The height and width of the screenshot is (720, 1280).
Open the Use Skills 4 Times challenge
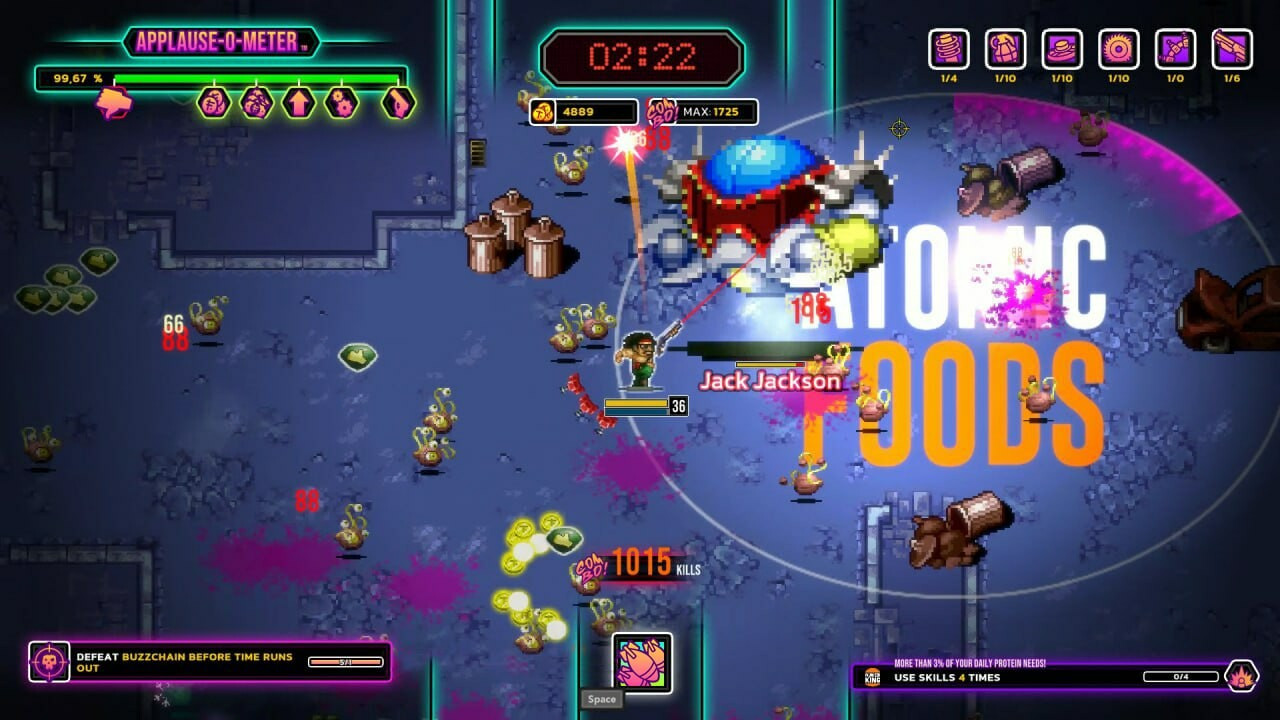[x=1040, y=677]
